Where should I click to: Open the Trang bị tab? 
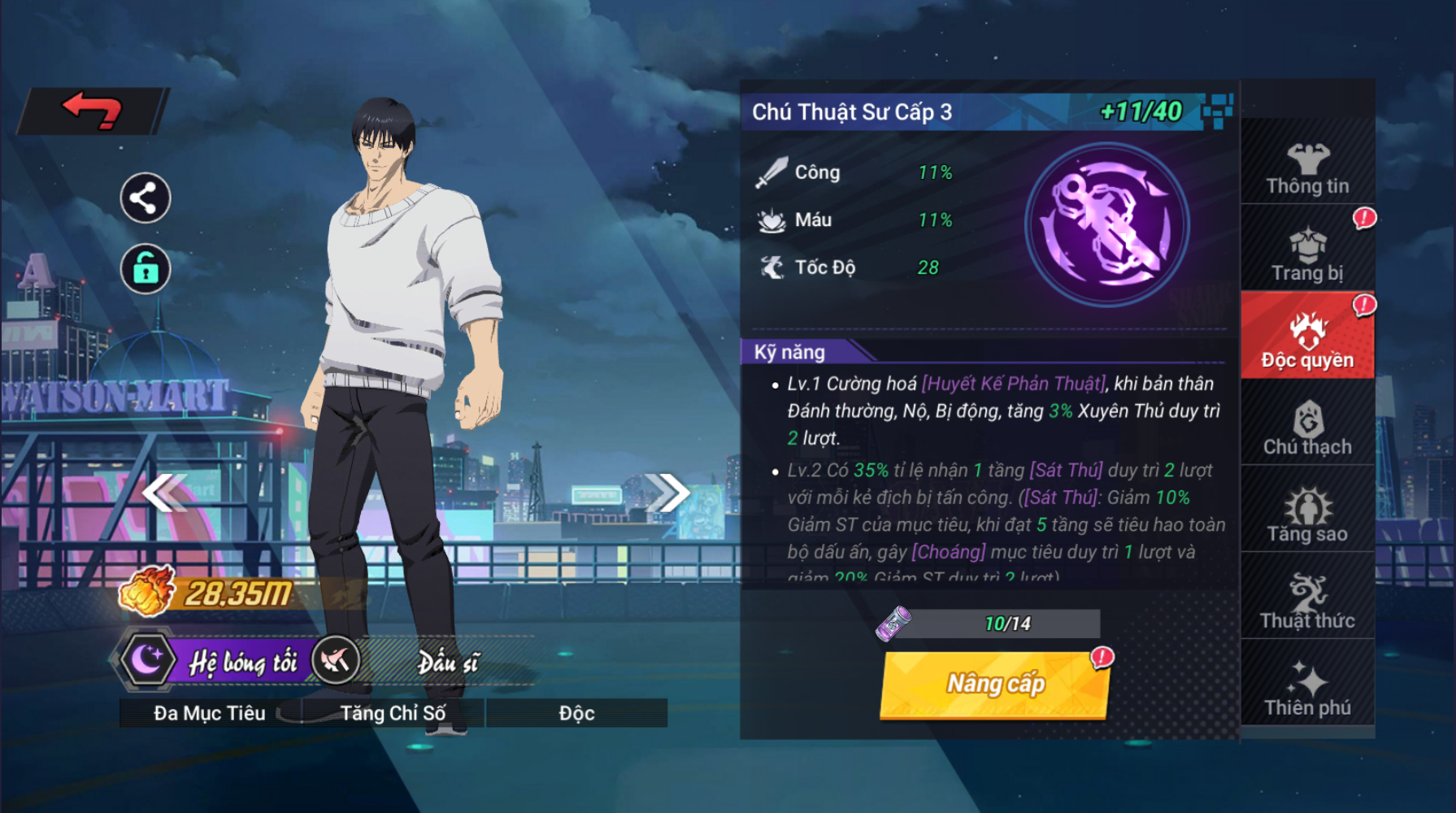[x=1307, y=255]
